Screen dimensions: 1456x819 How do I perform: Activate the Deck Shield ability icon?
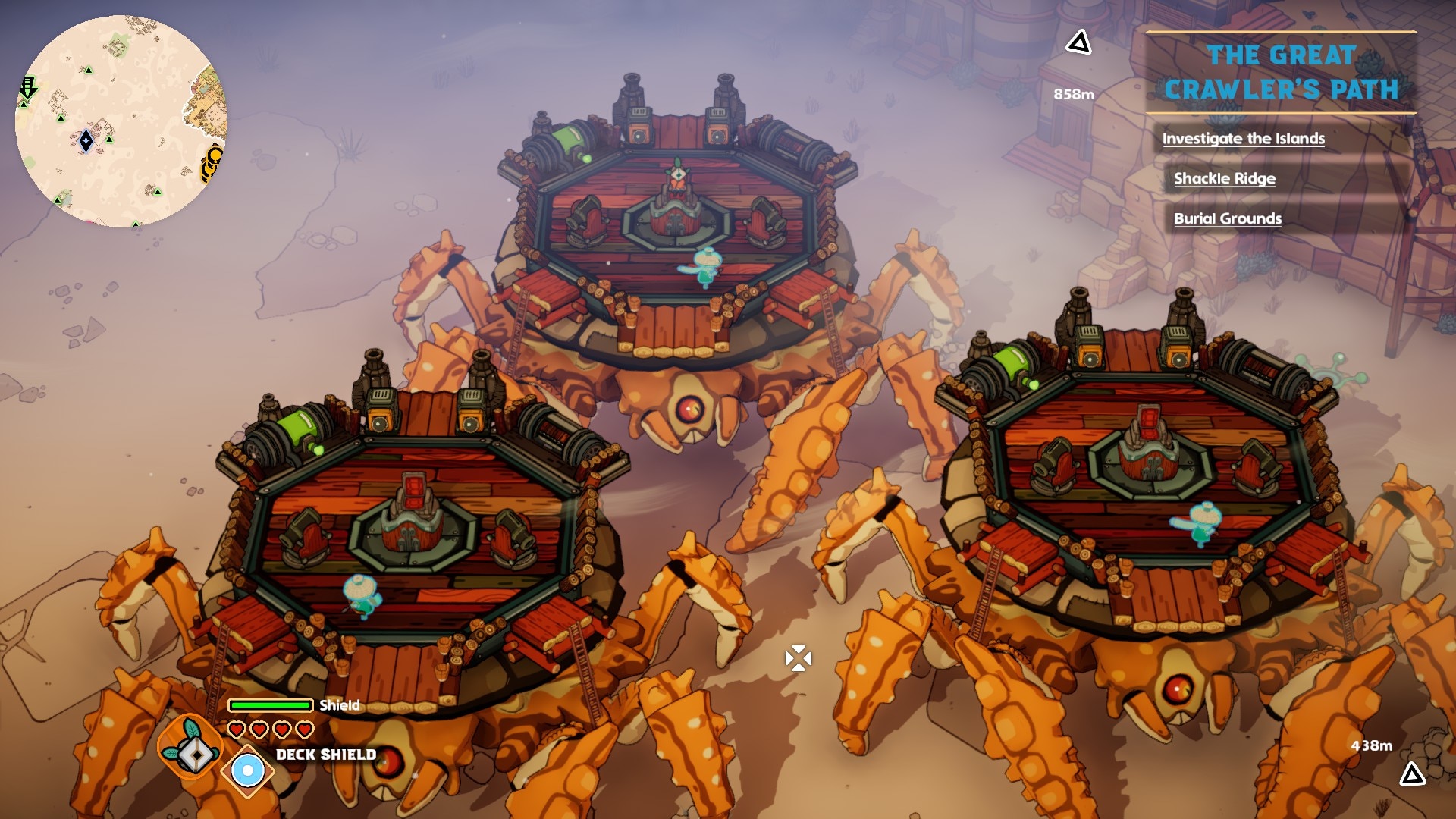click(x=247, y=771)
